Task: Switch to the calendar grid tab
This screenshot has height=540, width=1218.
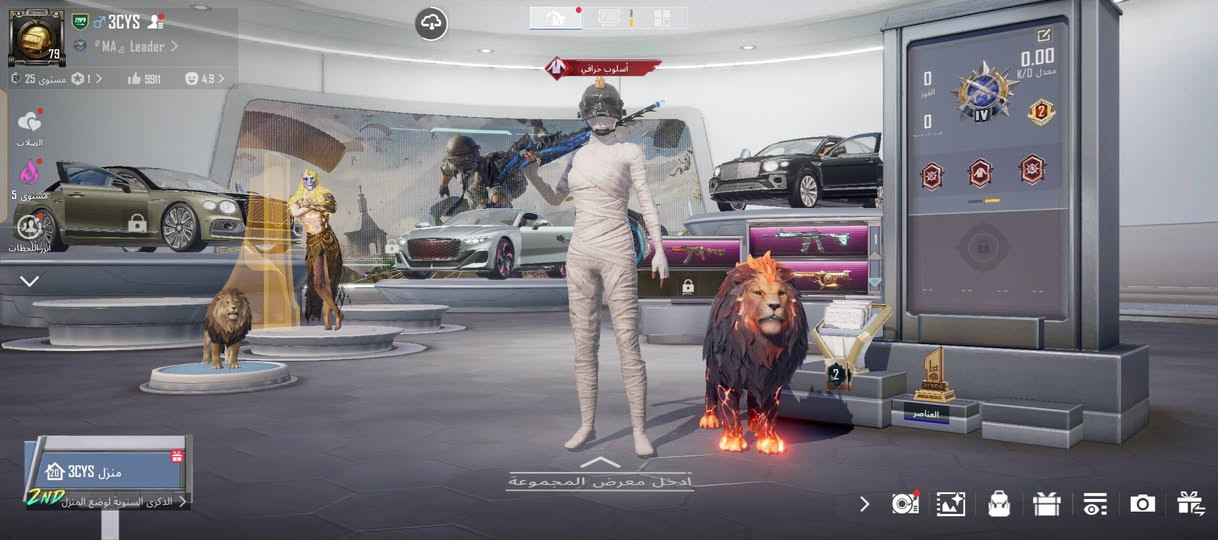Action: 608,17
